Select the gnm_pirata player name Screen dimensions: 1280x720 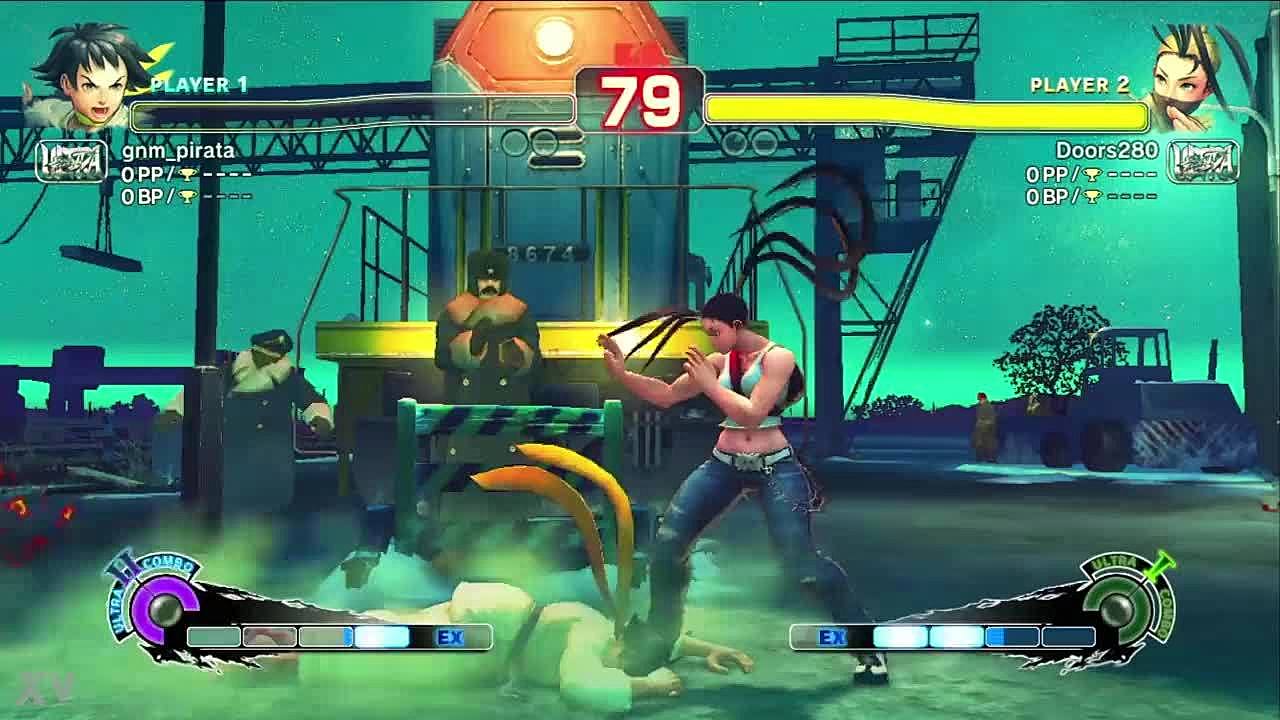tap(178, 151)
